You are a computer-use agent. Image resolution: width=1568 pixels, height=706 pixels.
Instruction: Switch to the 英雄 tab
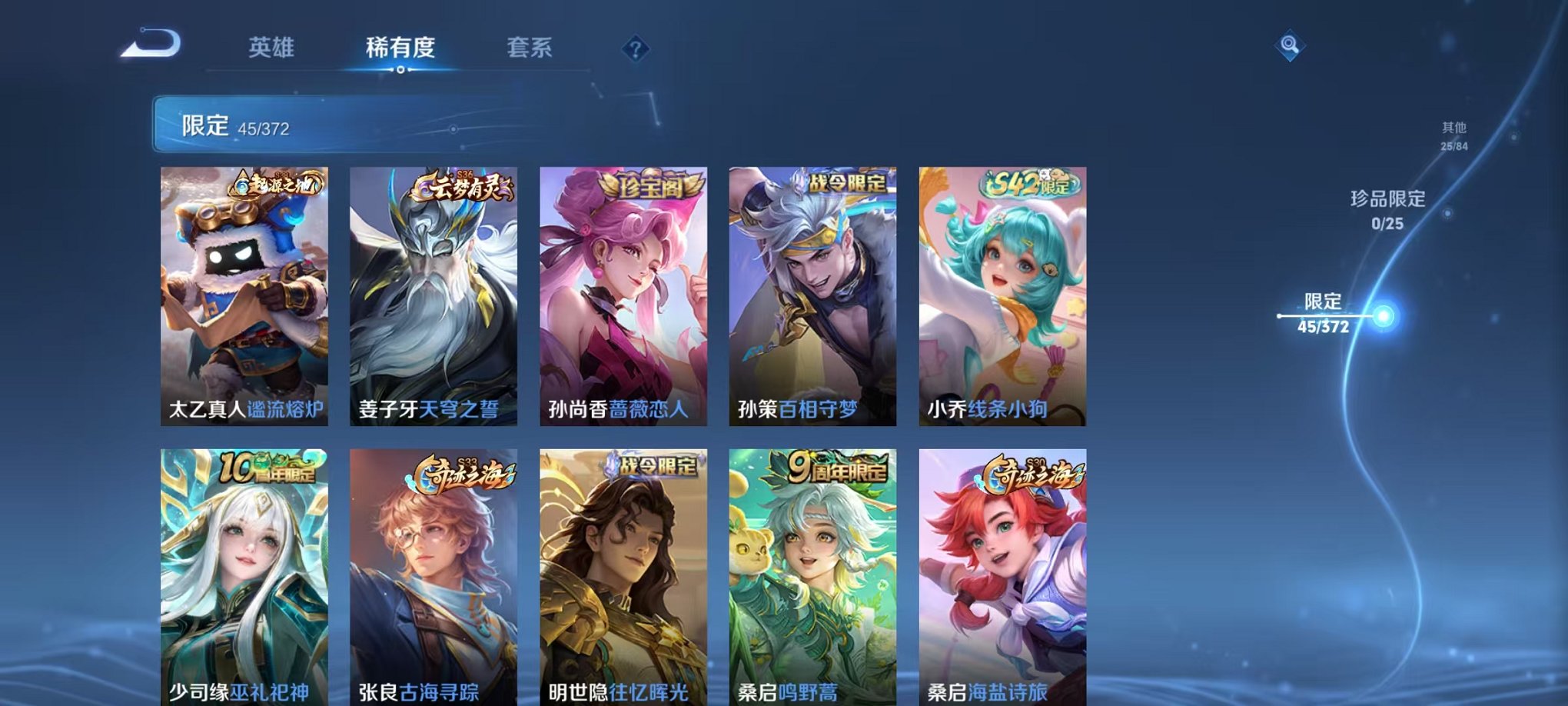[x=273, y=46]
